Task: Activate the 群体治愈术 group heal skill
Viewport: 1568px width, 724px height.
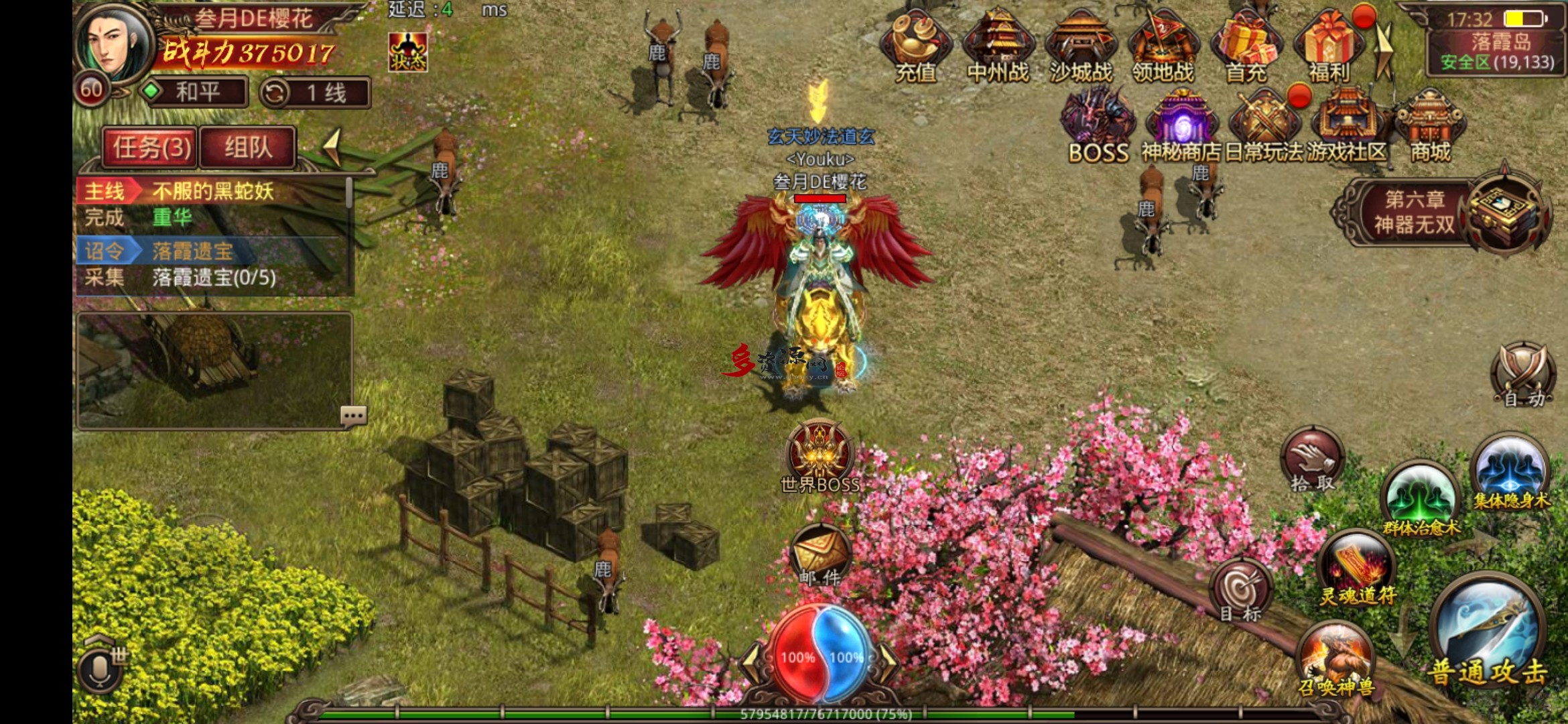Action: (x=1421, y=499)
